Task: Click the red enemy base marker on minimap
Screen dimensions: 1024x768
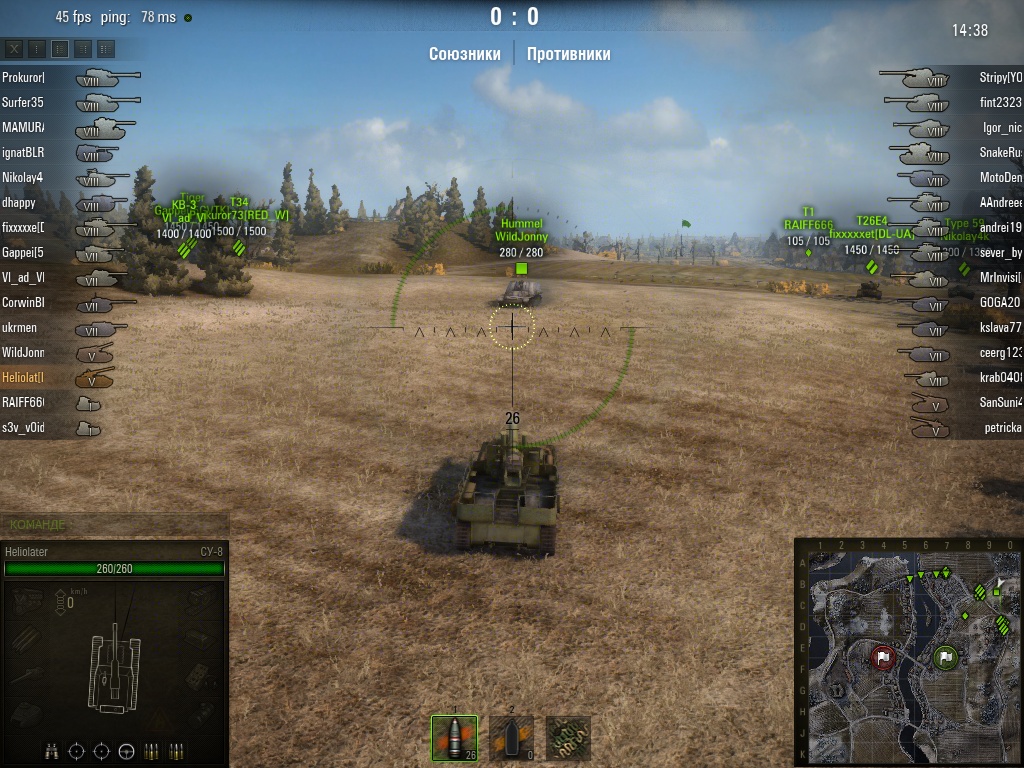Action: pyautogui.click(x=882, y=657)
